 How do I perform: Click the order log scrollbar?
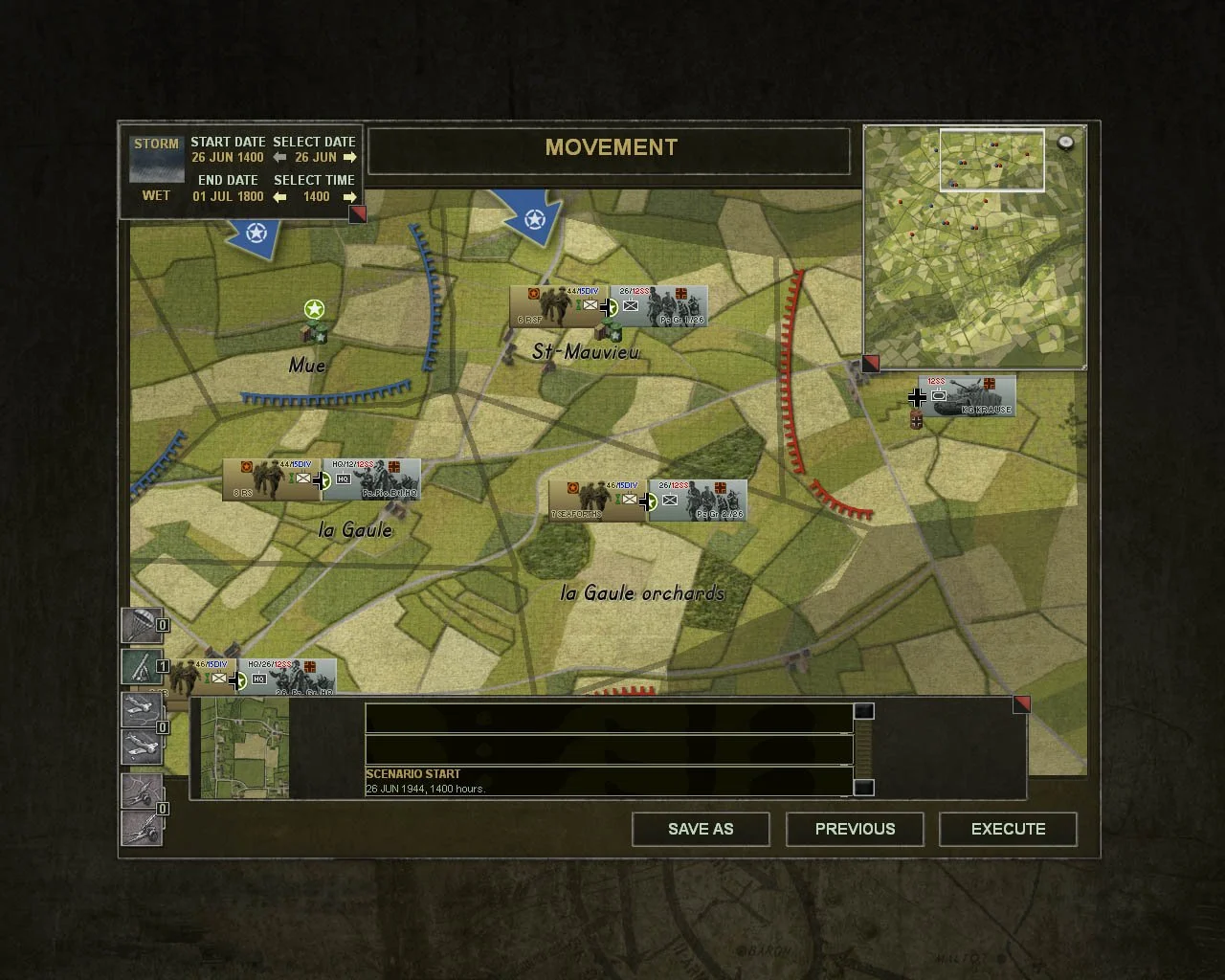click(866, 749)
